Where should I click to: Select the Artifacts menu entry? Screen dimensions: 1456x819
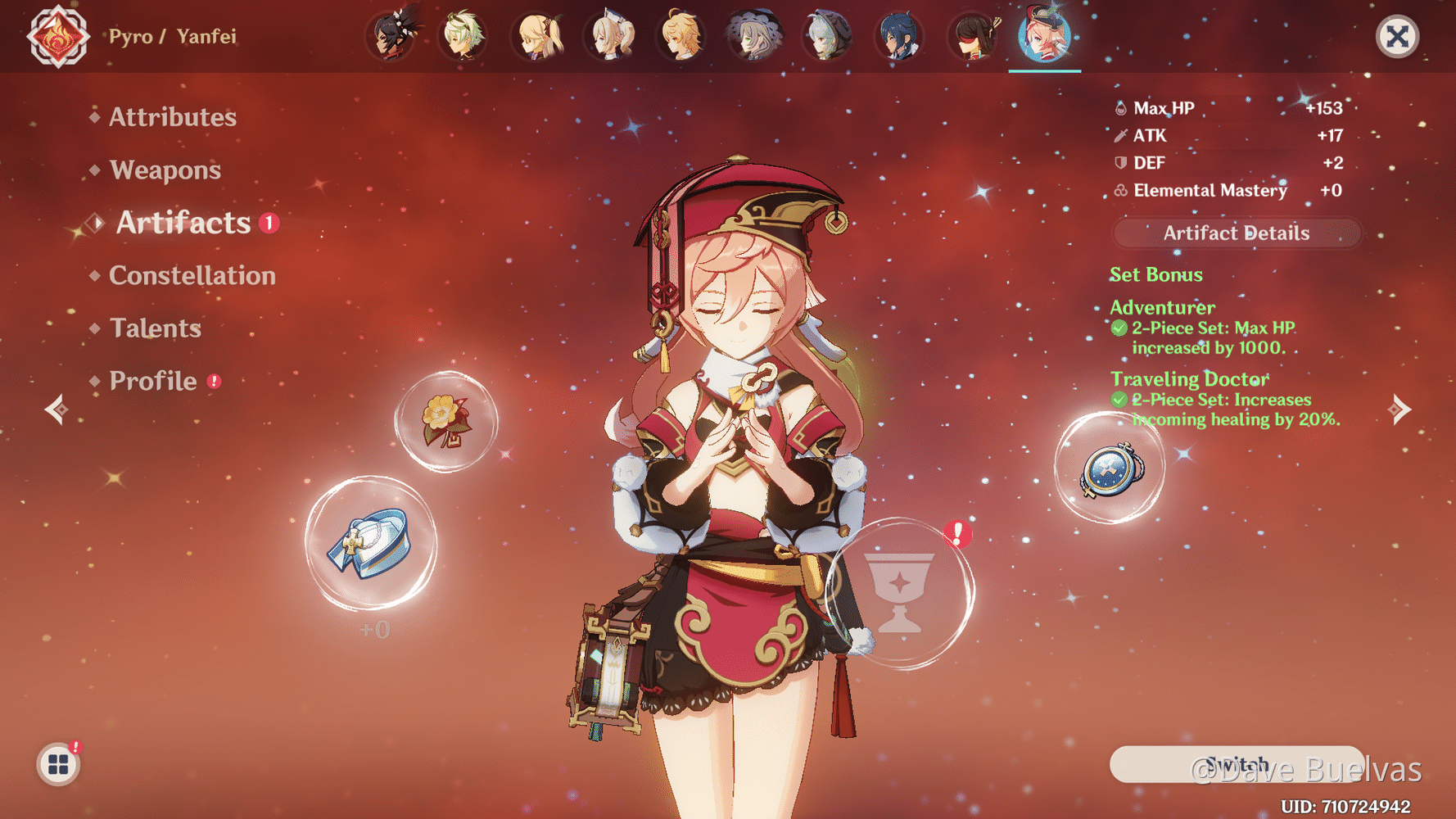point(183,223)
